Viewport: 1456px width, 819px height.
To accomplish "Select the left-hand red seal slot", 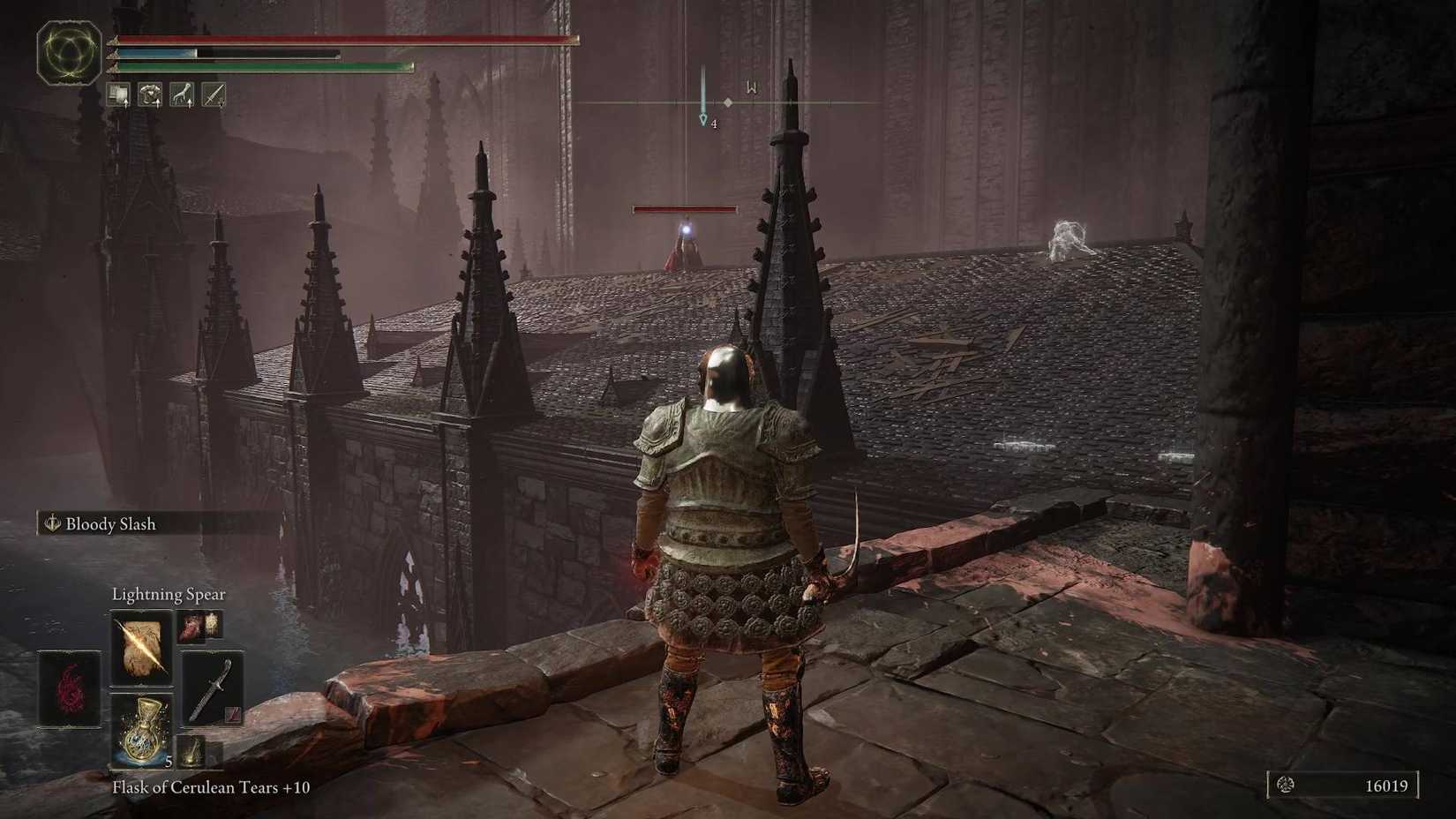I will [x=69, y=689].
